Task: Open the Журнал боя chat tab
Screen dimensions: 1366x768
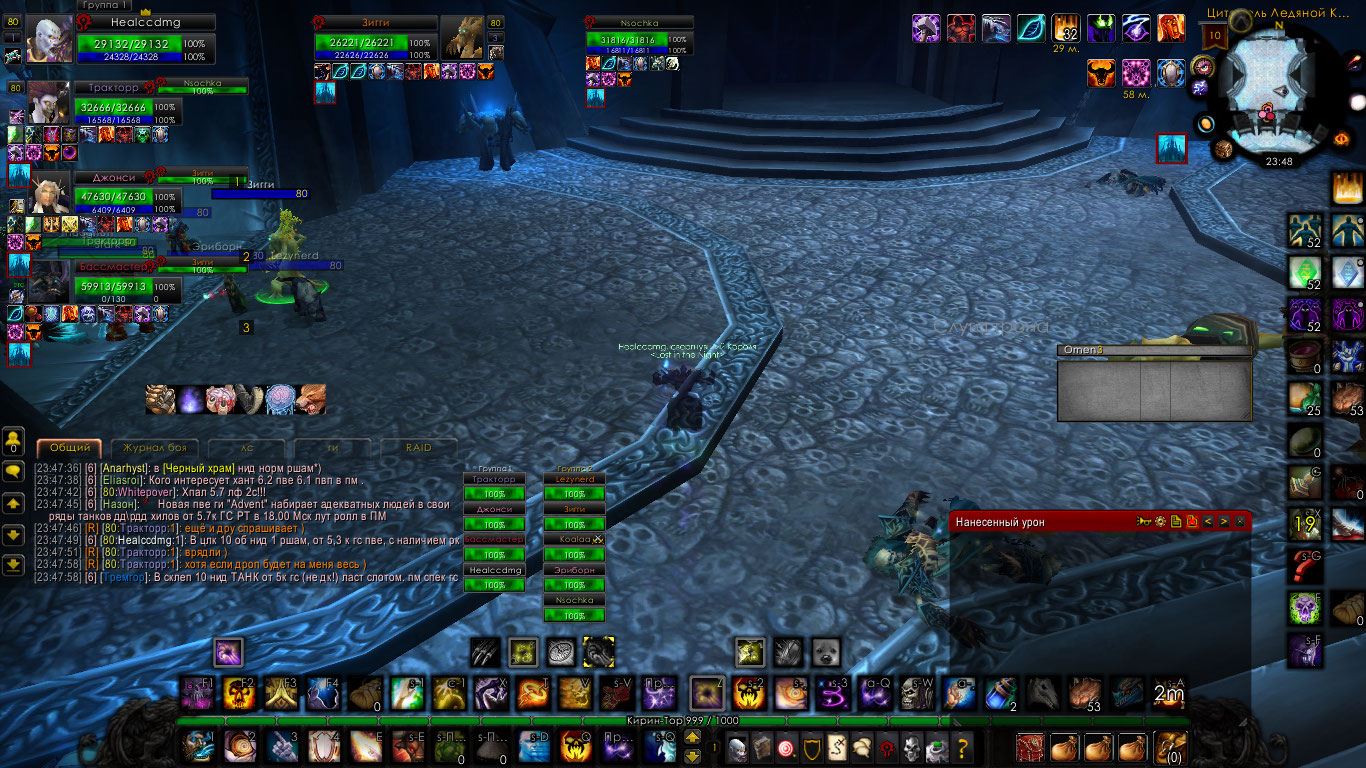Action: [154, 448]
